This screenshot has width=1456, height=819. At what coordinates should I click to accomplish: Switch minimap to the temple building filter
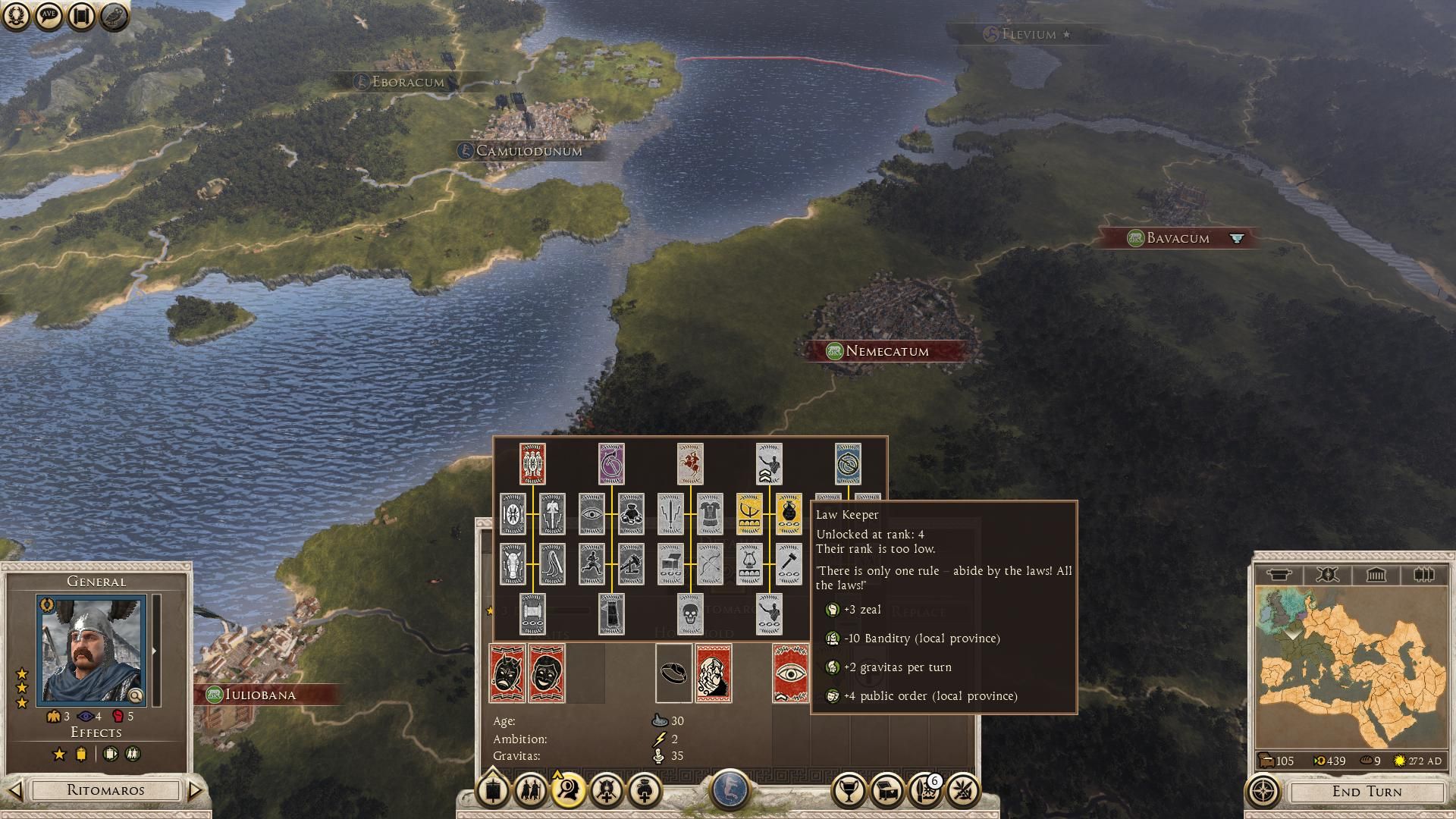point(1376,575)
